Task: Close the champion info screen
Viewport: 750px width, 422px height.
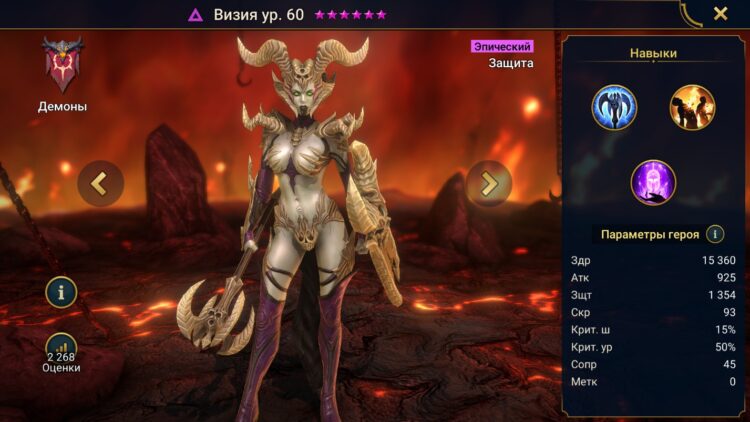Action: 720,14
